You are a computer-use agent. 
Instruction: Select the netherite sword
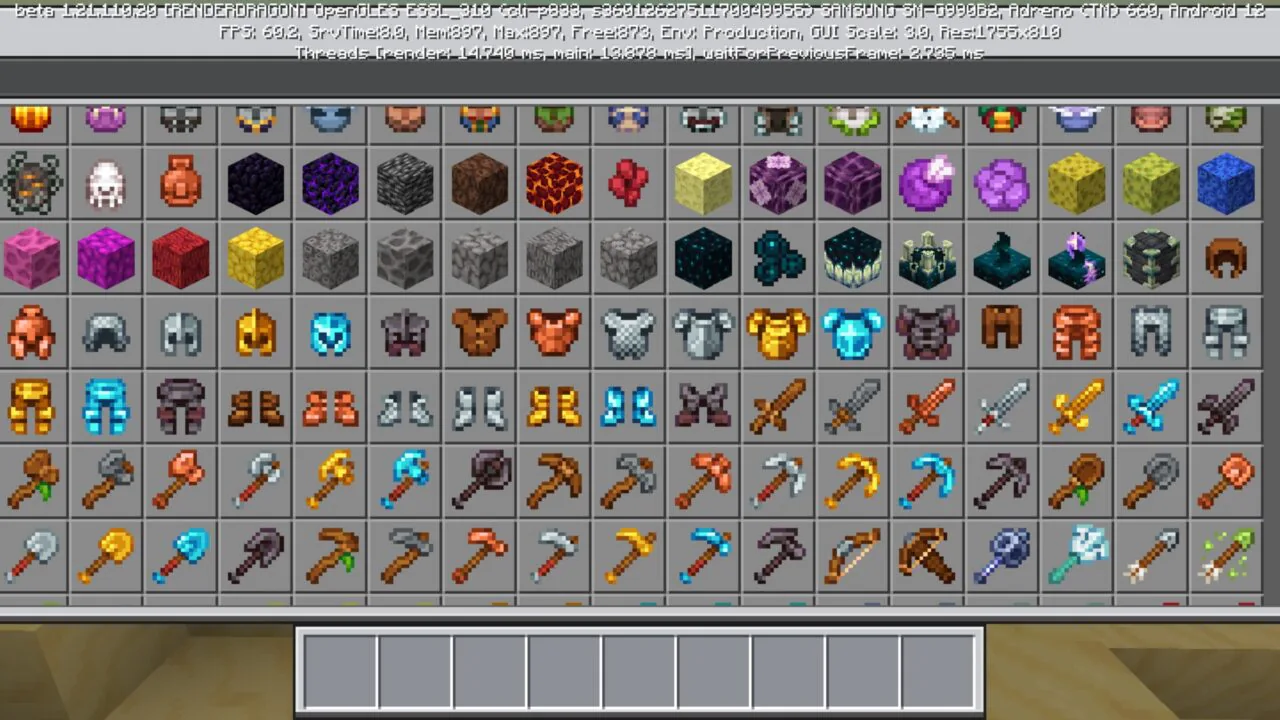[x=1226, y=407]
